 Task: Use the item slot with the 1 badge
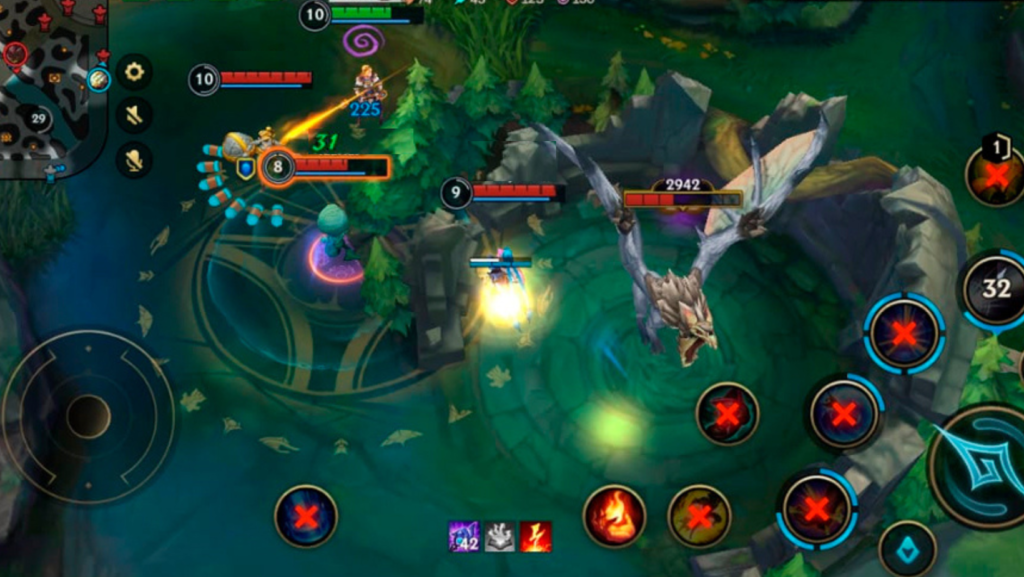tap(996, 176)
